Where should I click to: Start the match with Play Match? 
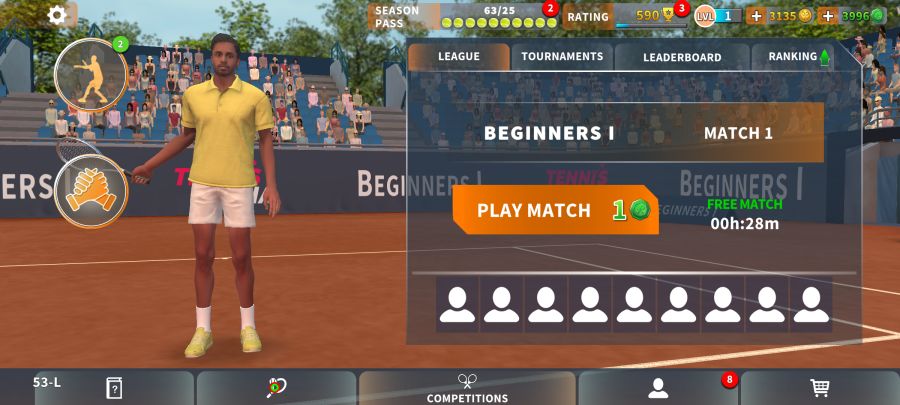click(x=555, y=210)
